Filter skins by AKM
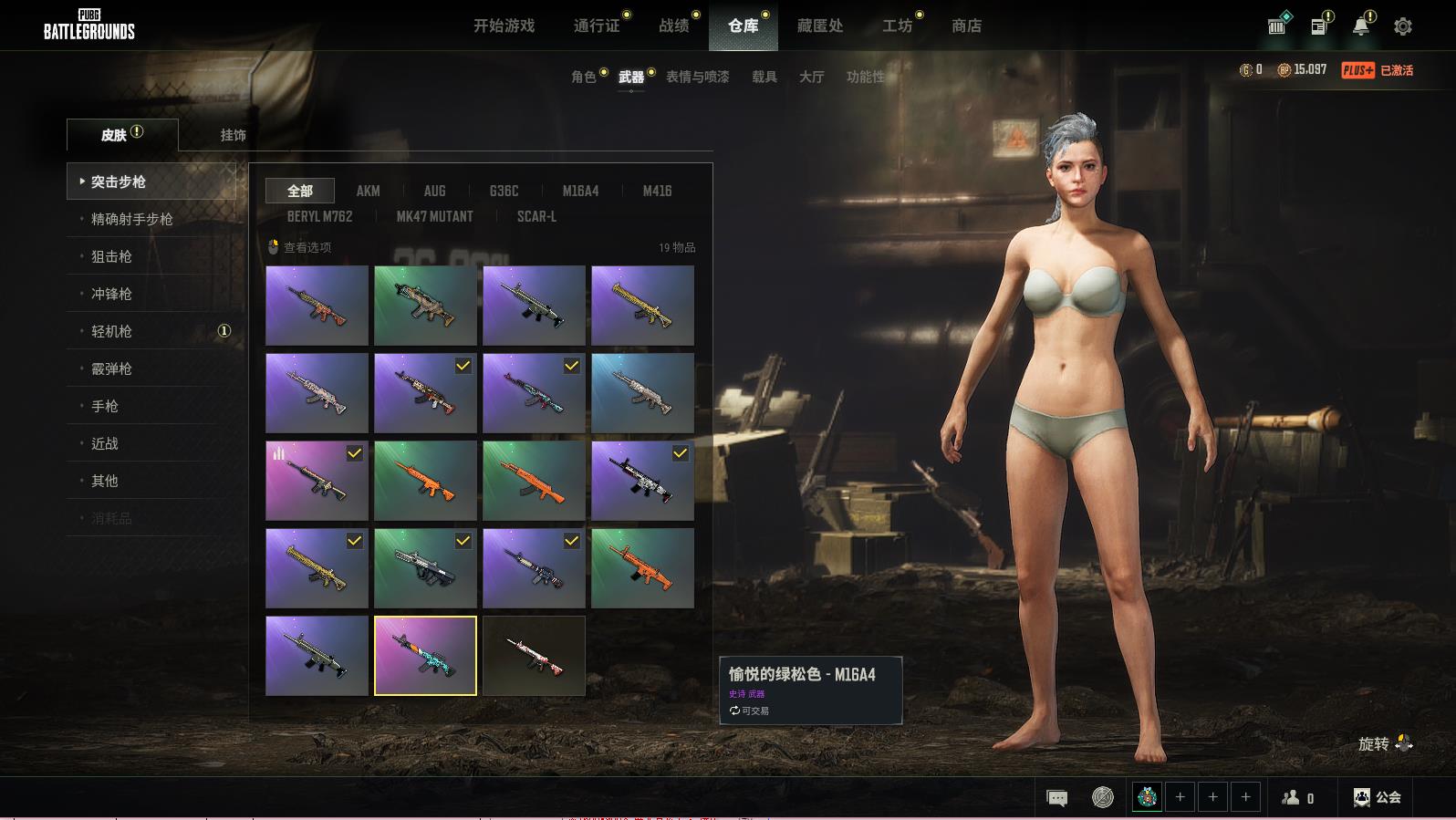 pyautogui.click(x=368, y=191)
